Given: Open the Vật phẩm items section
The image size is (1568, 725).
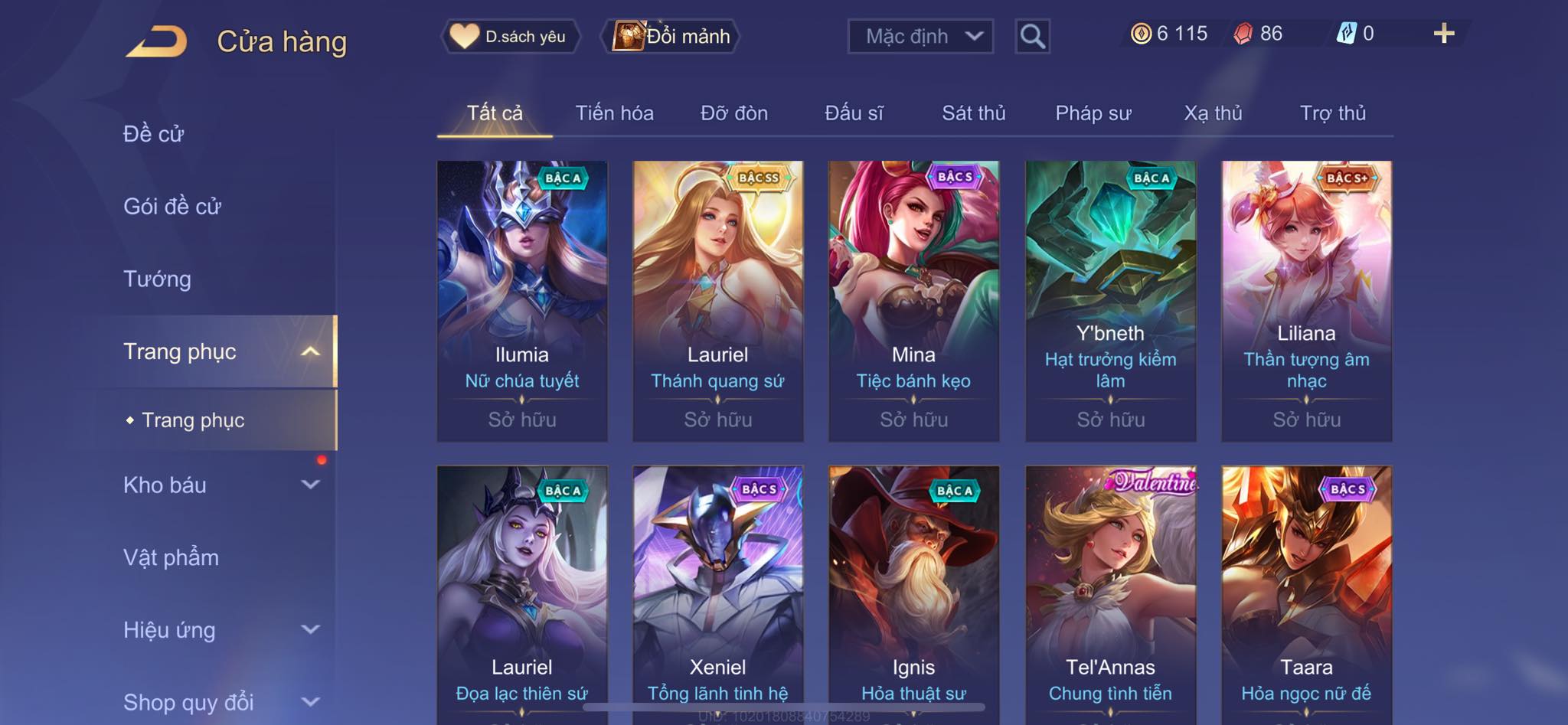Looking at the screenshot, I should 171,557.
